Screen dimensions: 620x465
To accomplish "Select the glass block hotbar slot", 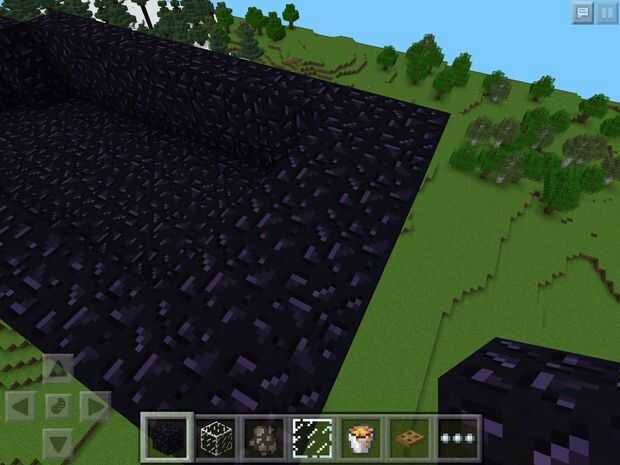I will (x=213, y=438).
